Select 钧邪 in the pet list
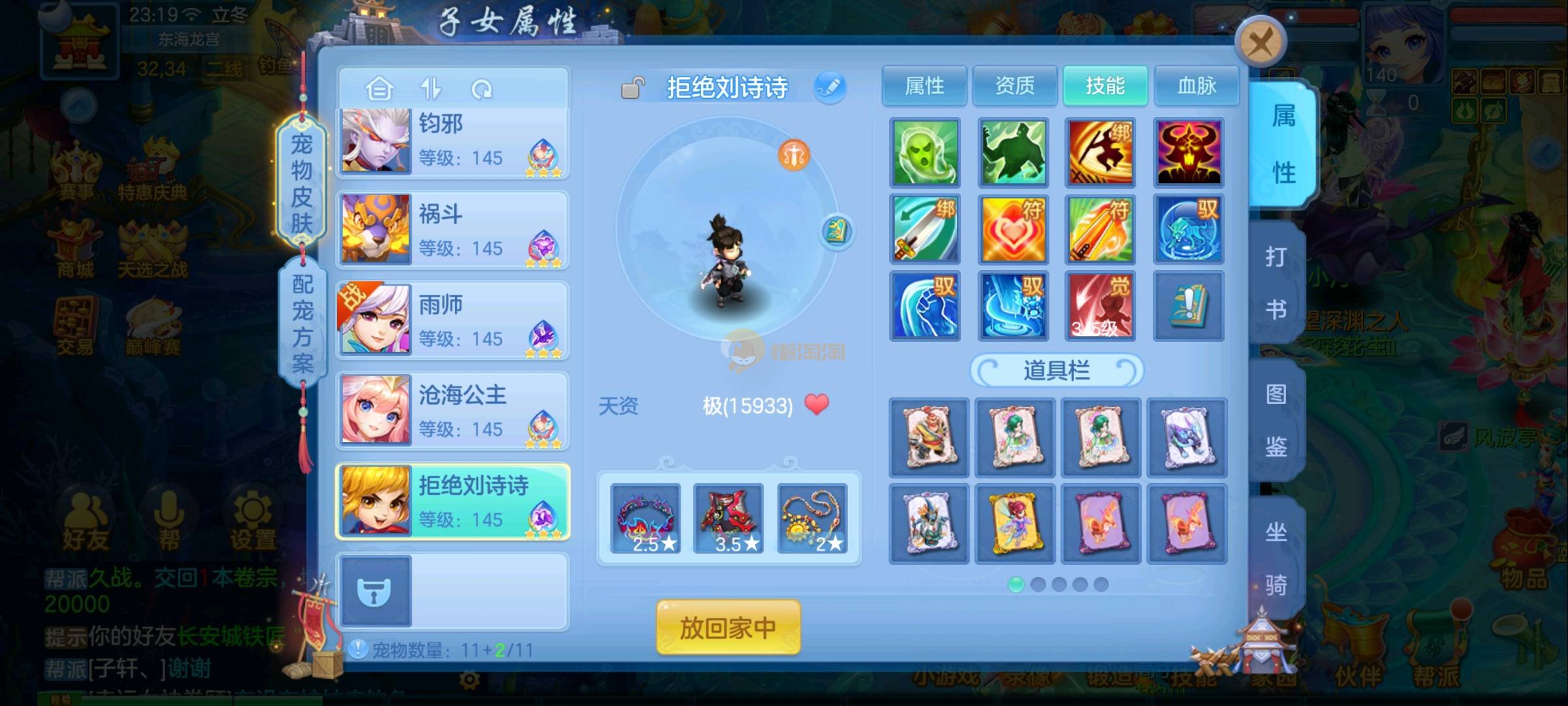Viewport: 1568px width, 706px height. click(452, 141)
